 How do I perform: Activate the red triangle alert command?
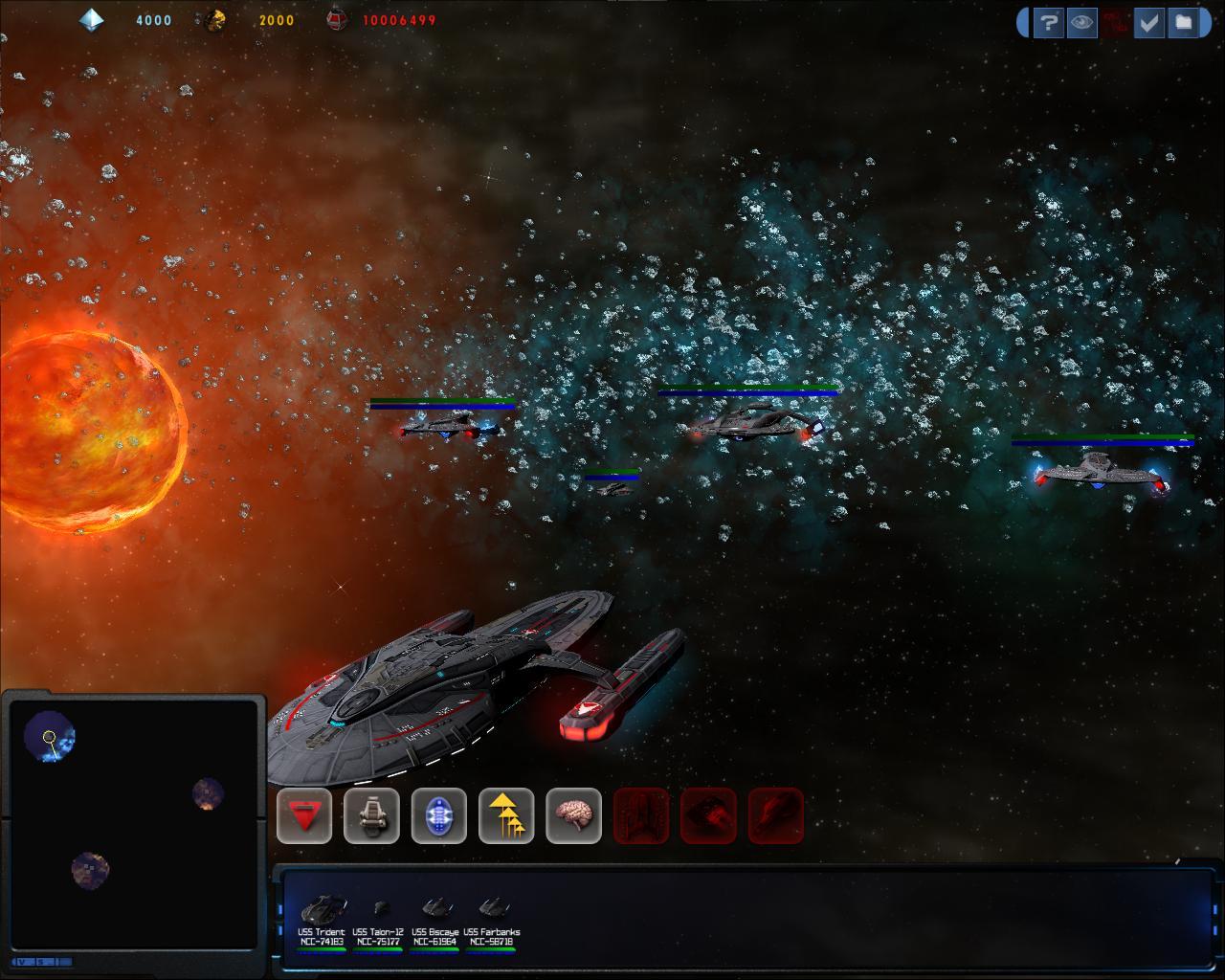[x=304, y=815]
